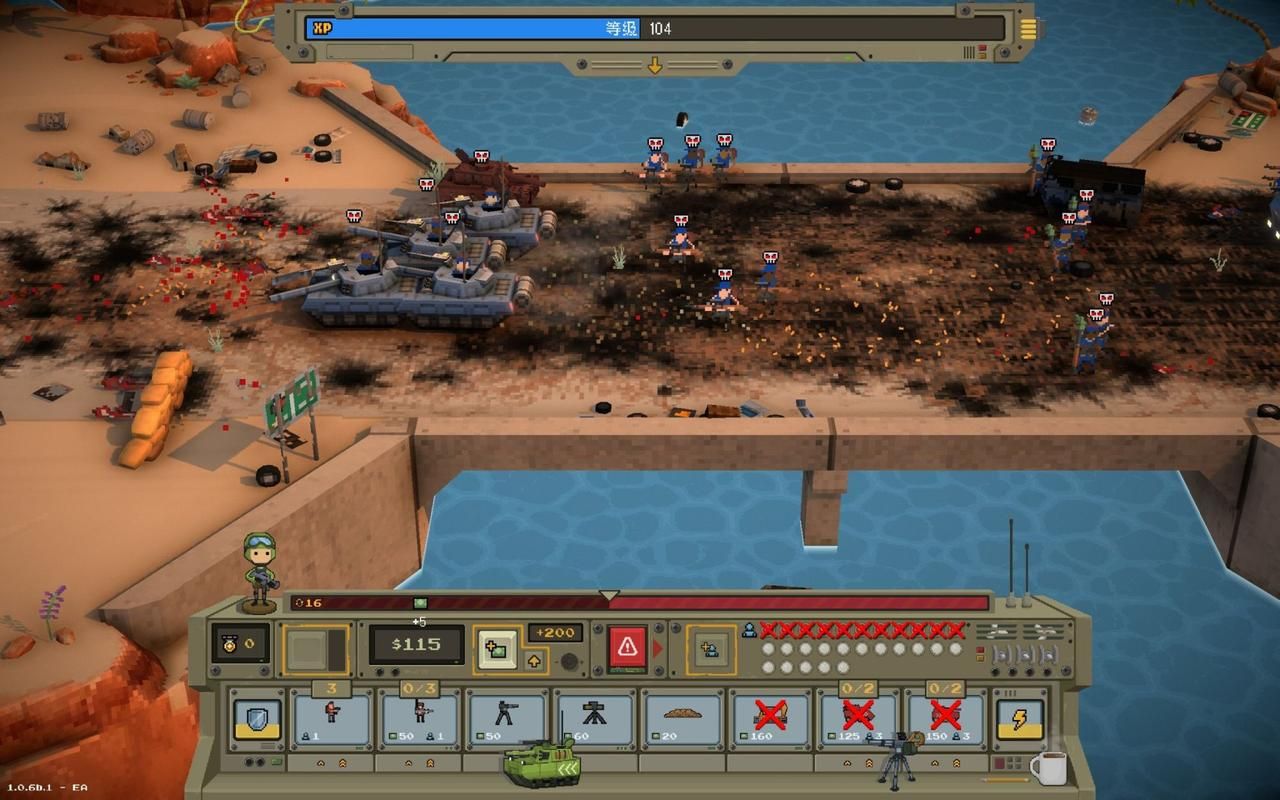Deploy the 50-cost gunner soldier
Screen dimensions: 1280x800
420,717
